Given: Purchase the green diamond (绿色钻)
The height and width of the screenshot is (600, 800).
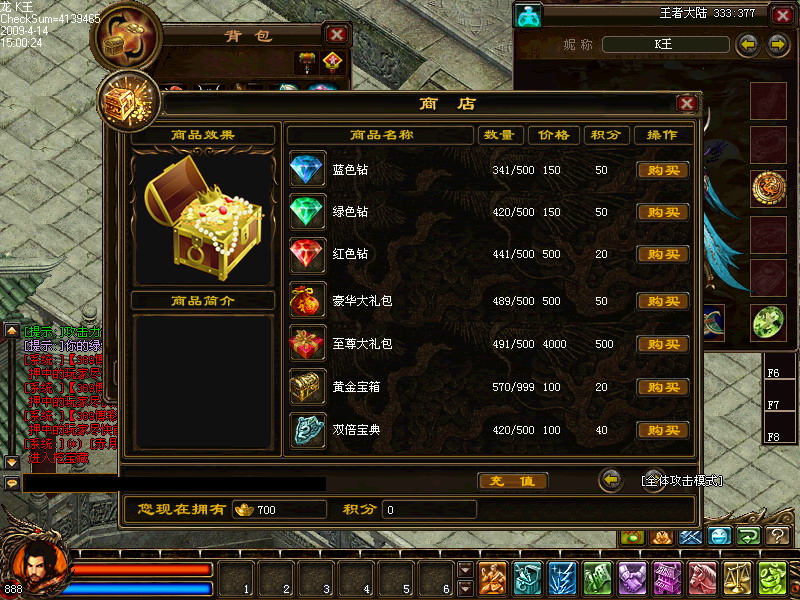Looking at the screenshot, I should [x=663, y=213].
